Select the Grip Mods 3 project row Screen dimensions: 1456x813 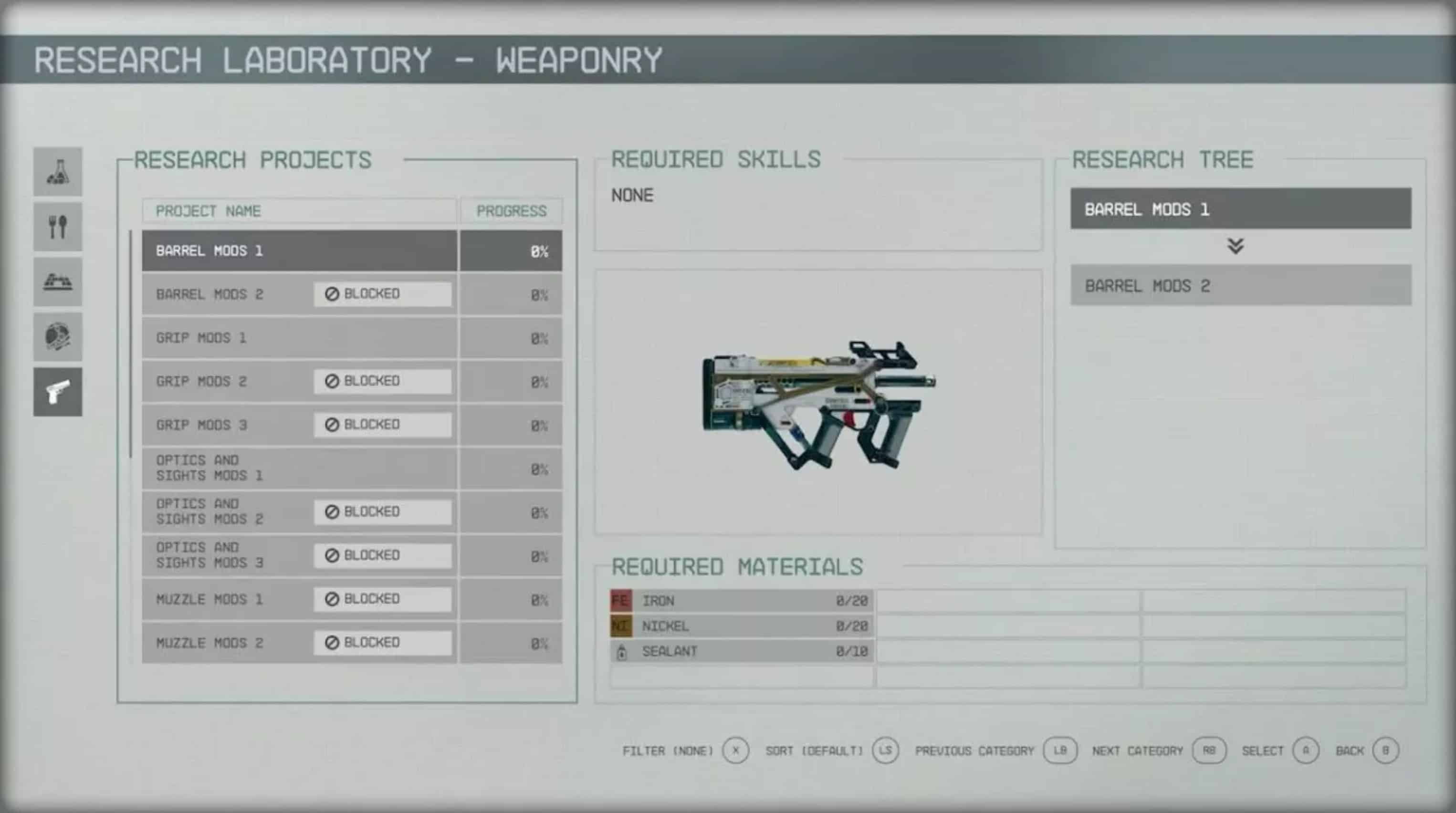click(226, 425)
